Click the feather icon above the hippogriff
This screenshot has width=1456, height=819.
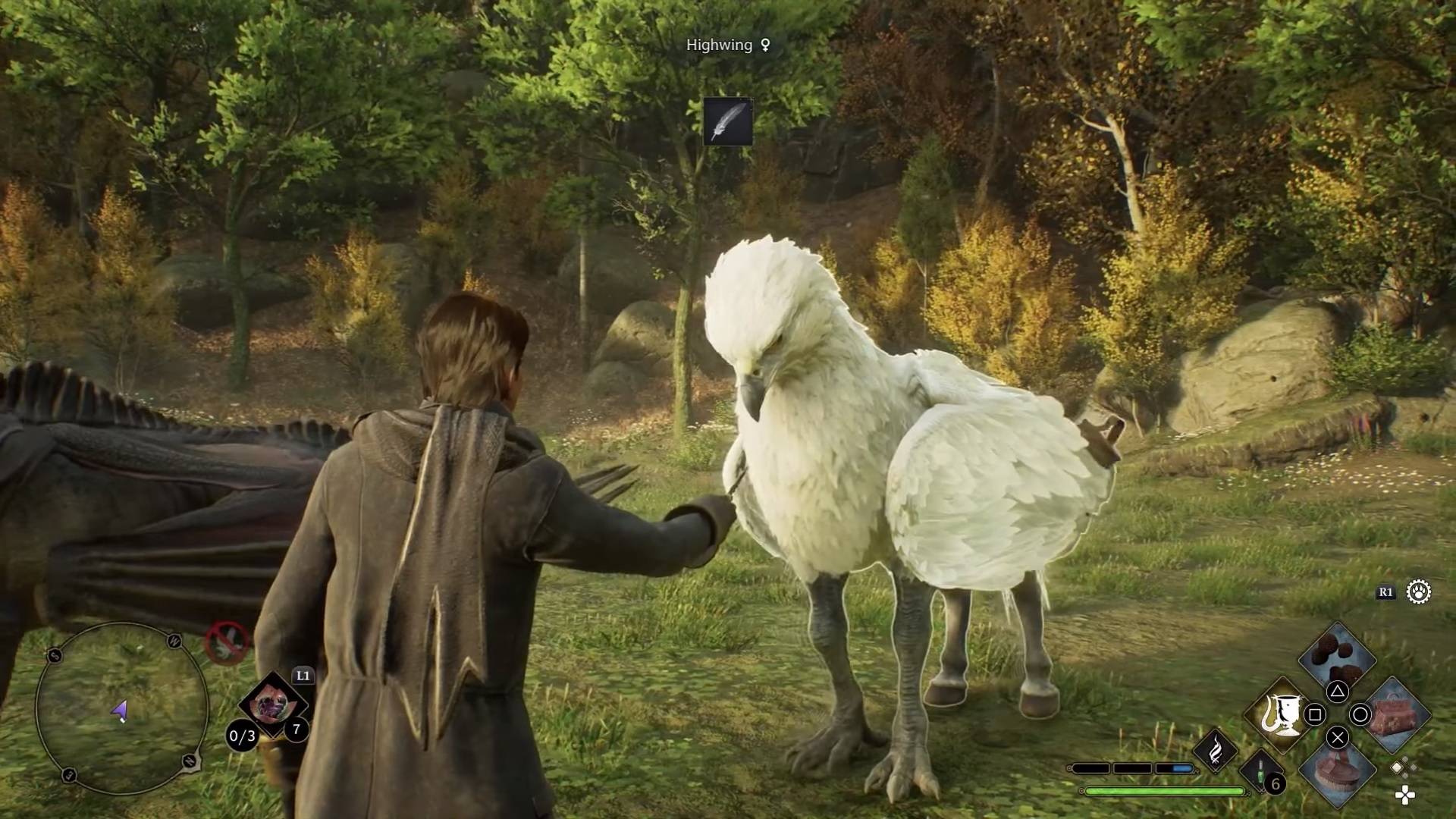(727, 121)
